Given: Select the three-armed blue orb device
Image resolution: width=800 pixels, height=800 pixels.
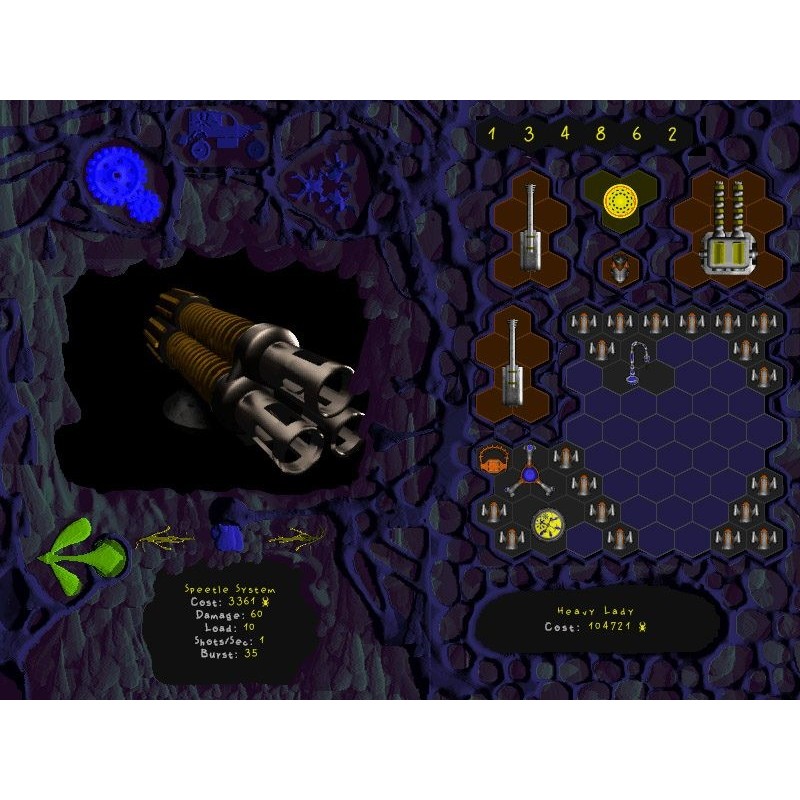Looking at the screenshot, I should (x=529, y=472).
